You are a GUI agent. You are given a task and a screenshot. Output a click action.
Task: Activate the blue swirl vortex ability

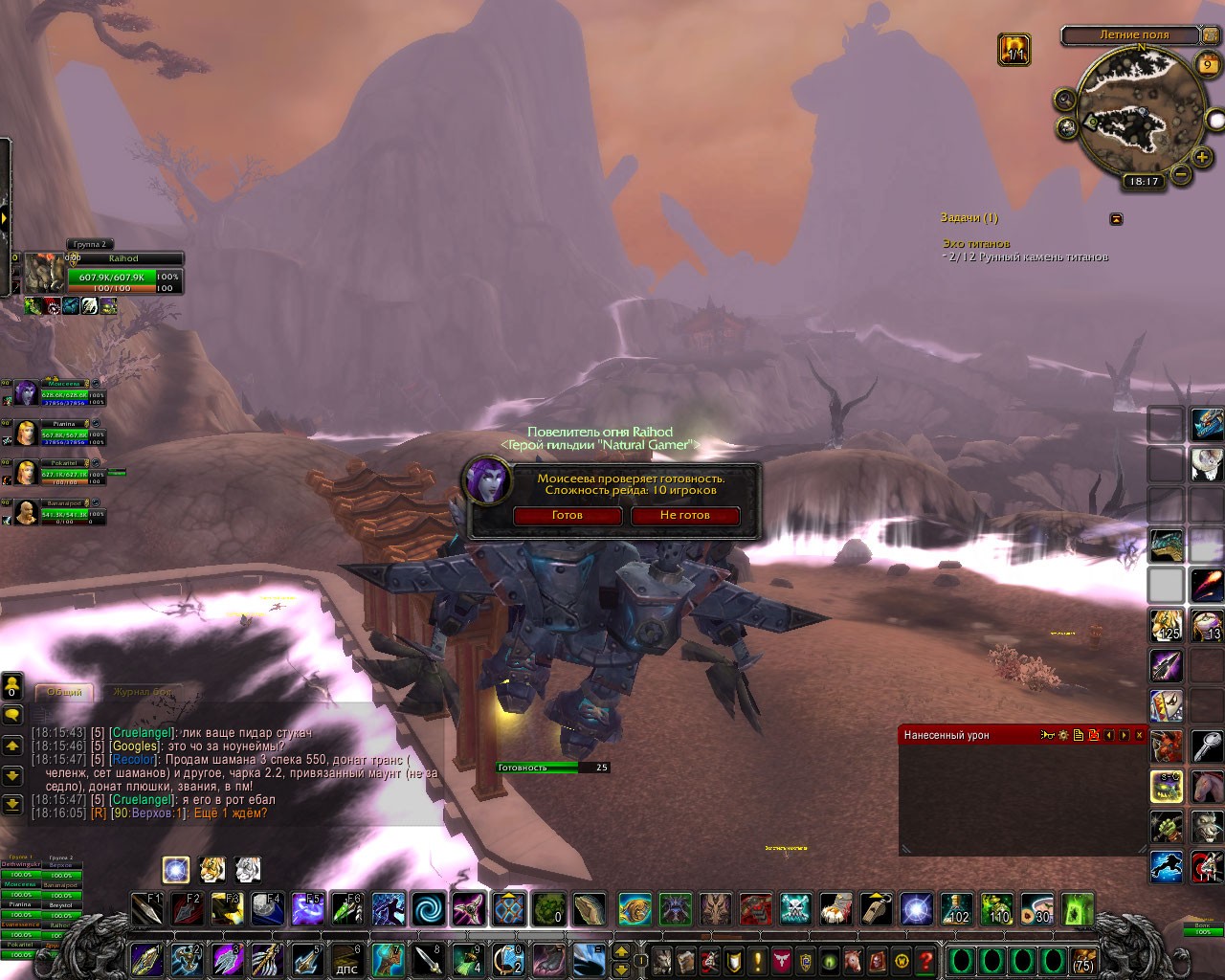[429, 908]
